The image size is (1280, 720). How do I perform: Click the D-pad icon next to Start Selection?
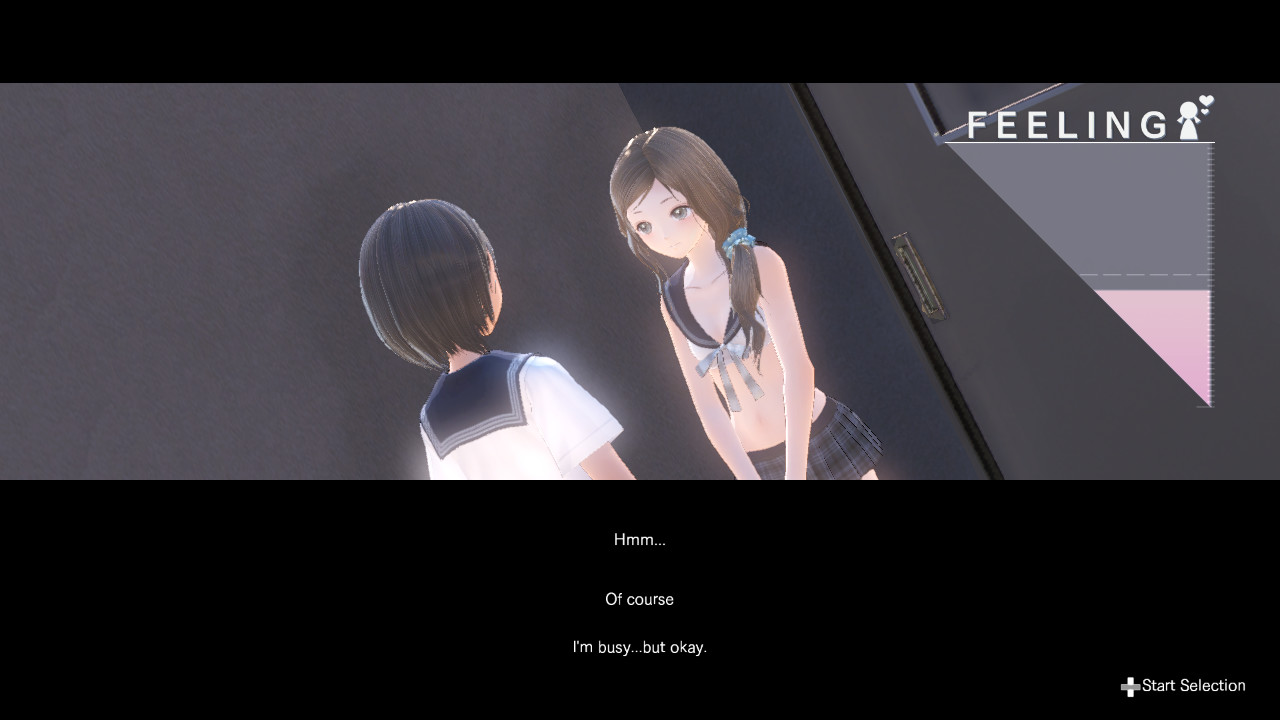tap(1129, 686)
